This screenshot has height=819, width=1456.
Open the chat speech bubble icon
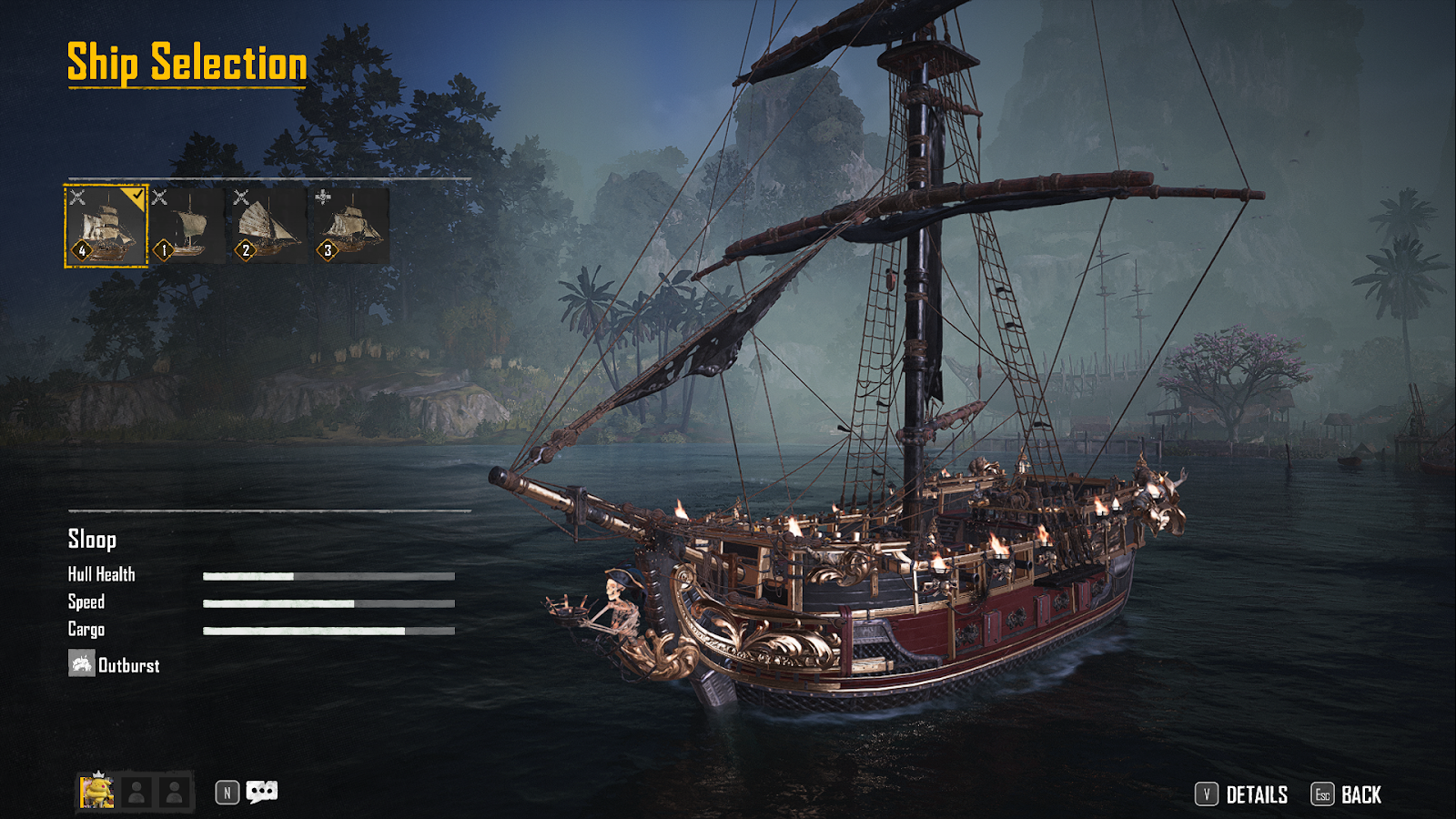[x=262, y=792]
